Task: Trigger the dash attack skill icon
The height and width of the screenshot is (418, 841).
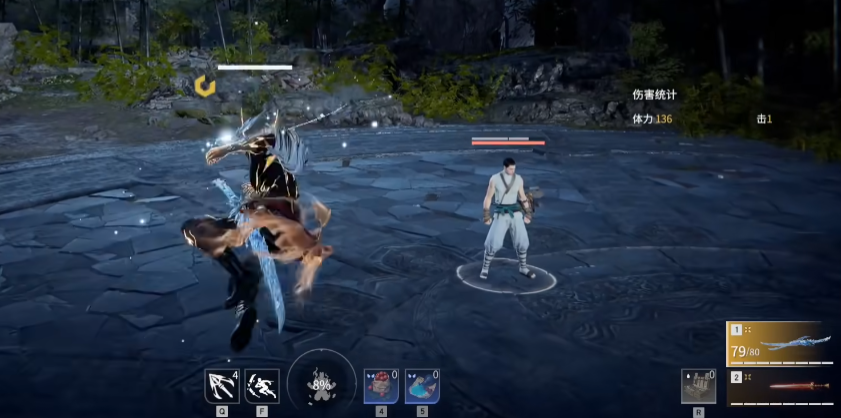Action: pos(262,386)
